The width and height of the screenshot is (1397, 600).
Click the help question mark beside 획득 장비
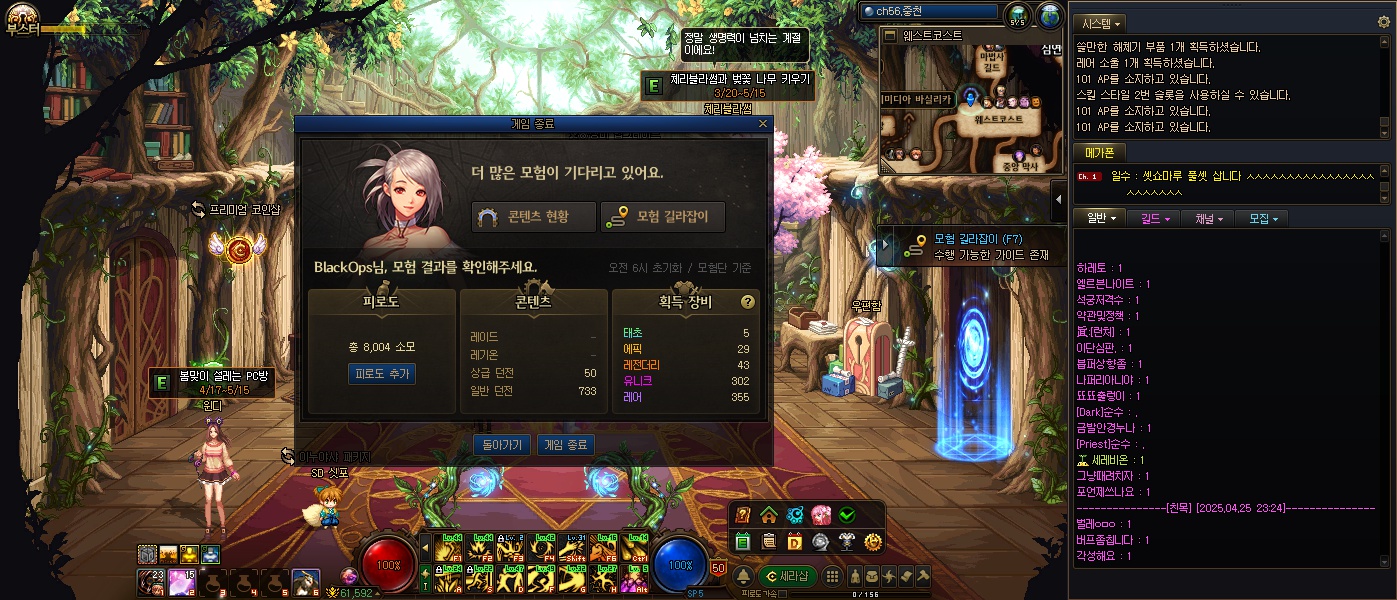coord(747,301)
